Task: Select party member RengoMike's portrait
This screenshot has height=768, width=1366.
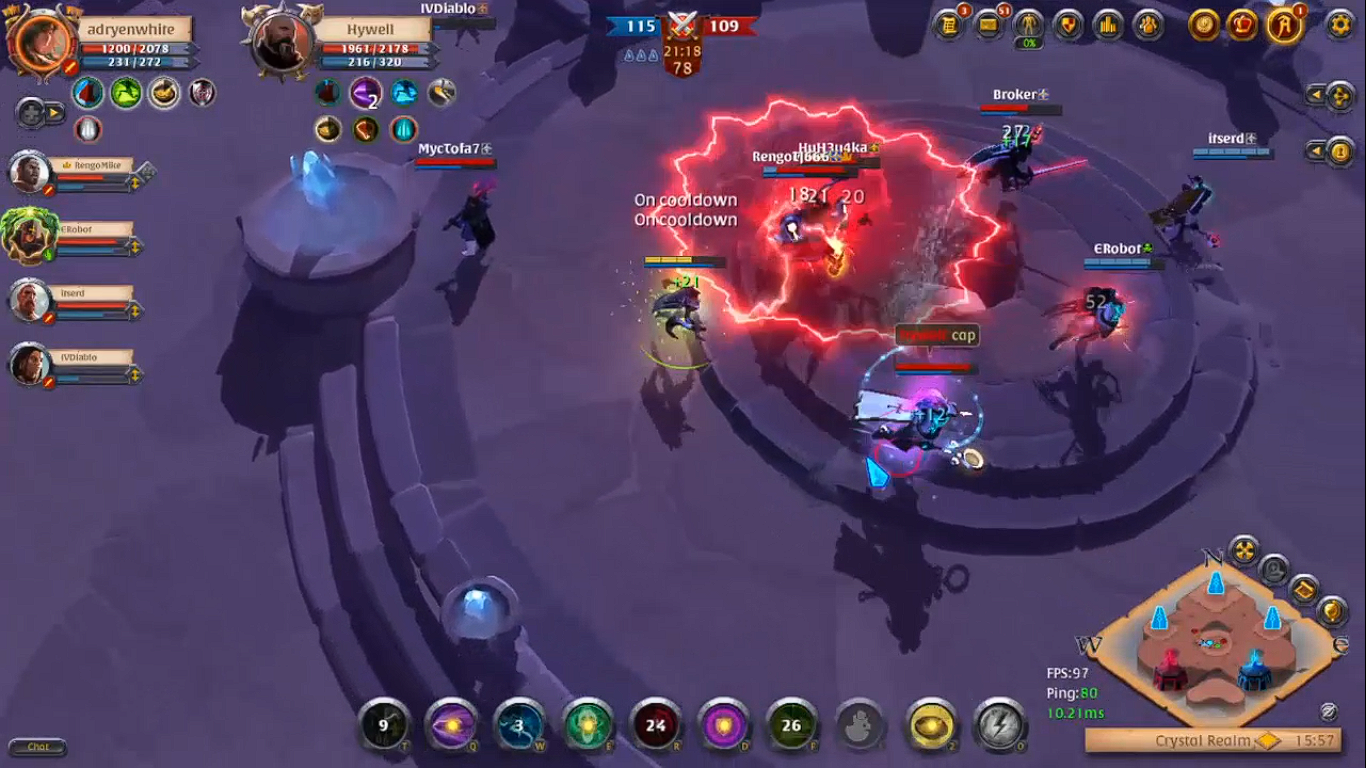Action: click(x=30, y=172)
